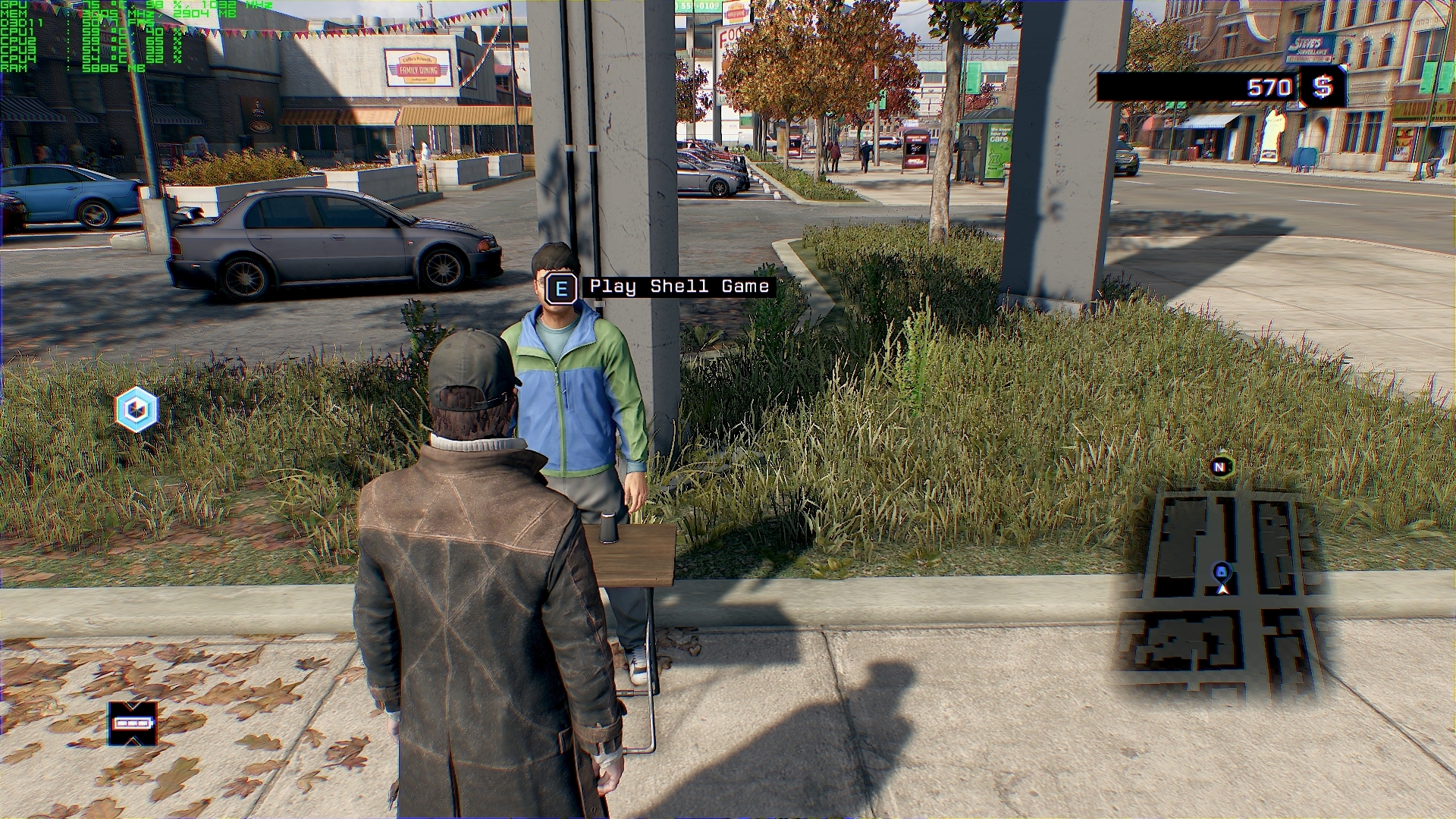This screenshot has height=819, width=1456.
Task: Click the hexagonal cube collectible marker
Action: pyautogui.click(x=136, y=409)
